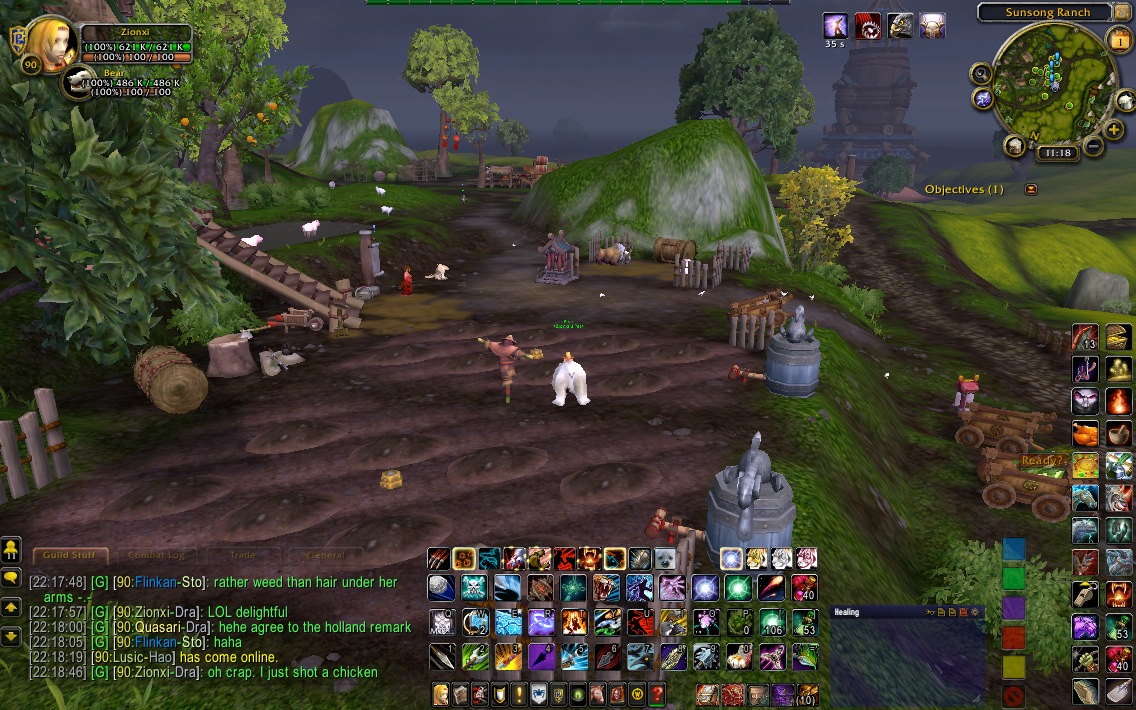Click the eagle head buff icon
This screenshot has height=710, width=1136.
coord(901,26)
